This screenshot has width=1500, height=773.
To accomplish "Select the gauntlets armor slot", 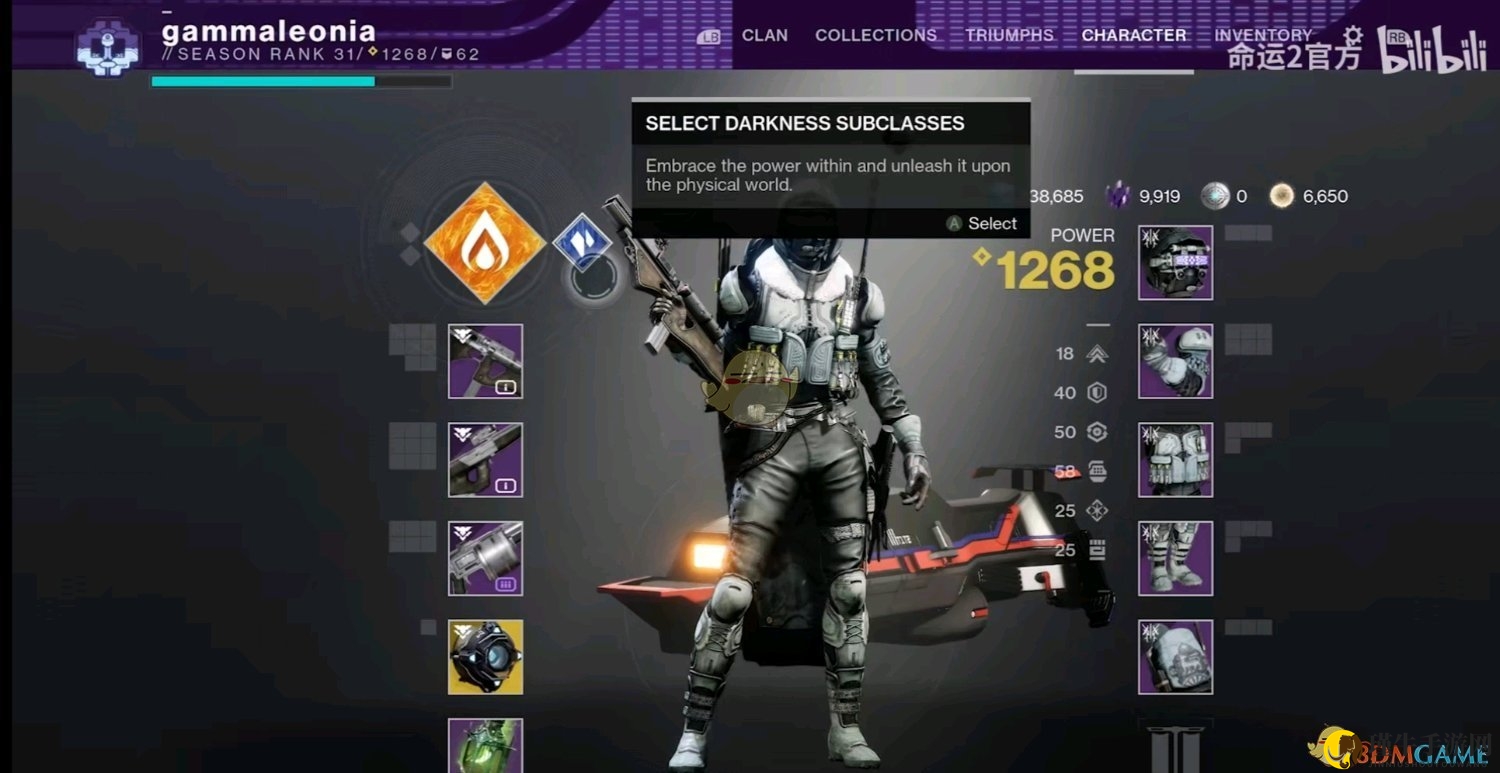I will click(1175, 361).
